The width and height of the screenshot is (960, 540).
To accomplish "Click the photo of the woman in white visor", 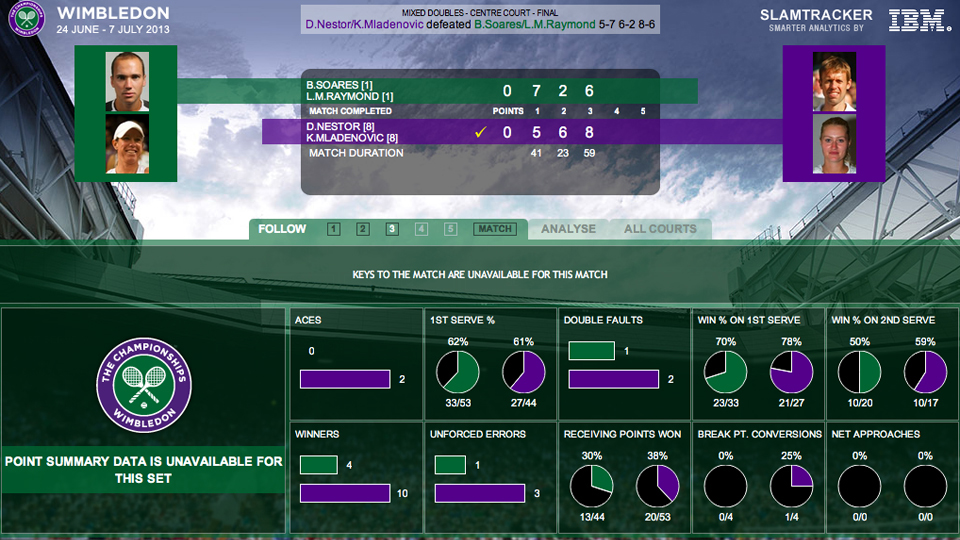I will click(128, 145).
